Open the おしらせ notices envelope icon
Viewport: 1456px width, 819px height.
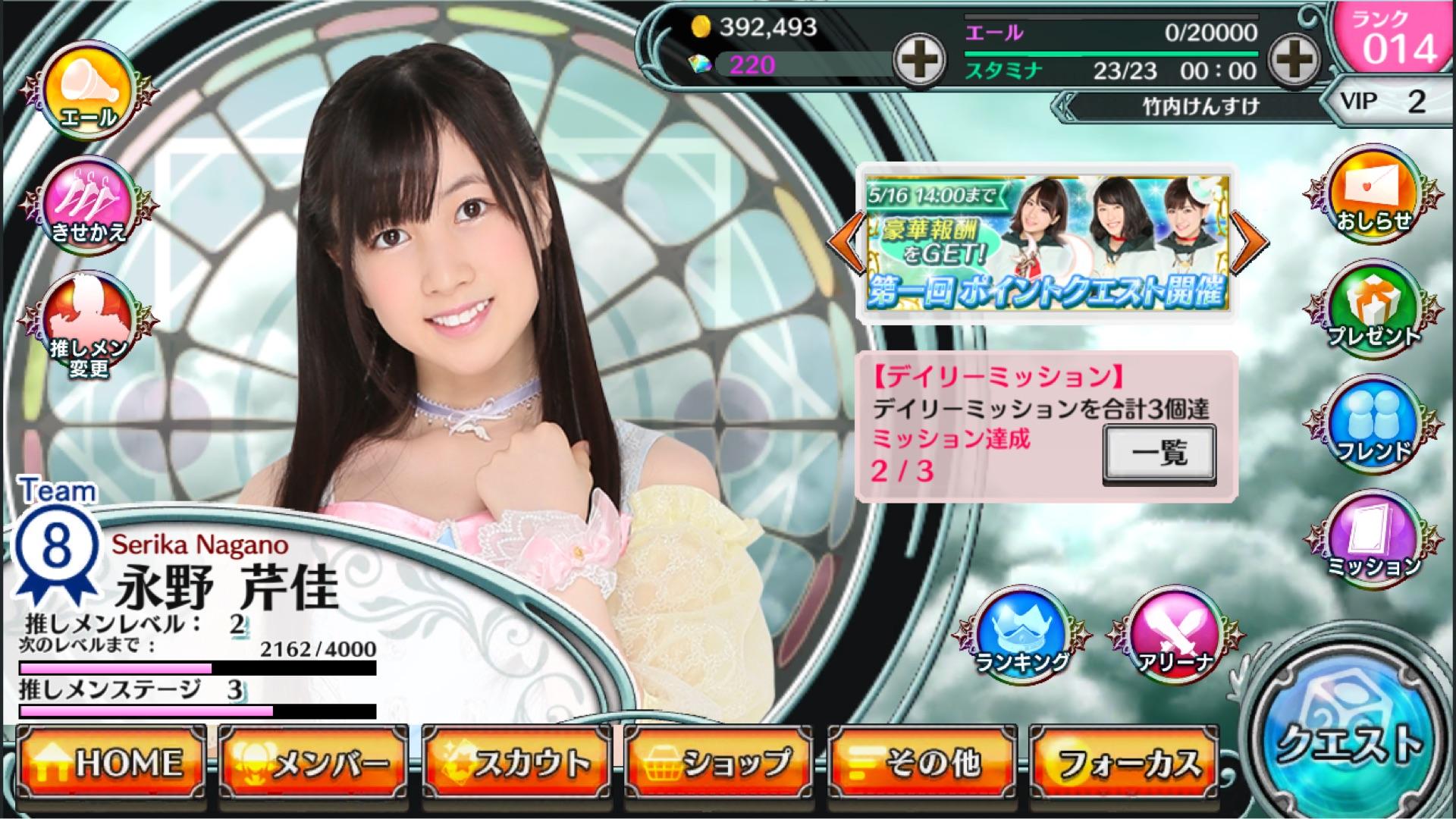pos(1372,197)
